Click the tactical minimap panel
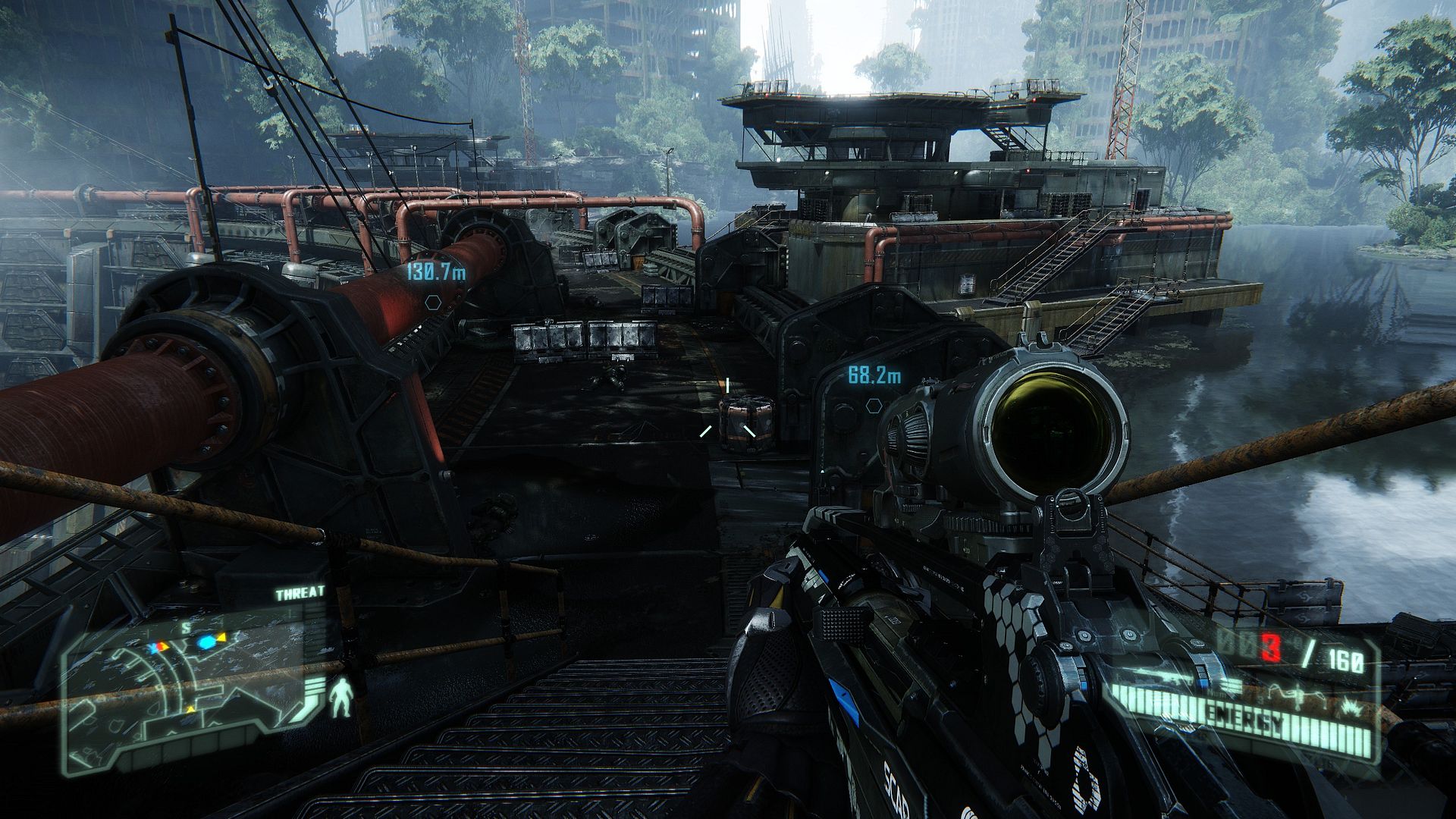The width and height of the screenshot is (1456, 819). pos(190,698)
